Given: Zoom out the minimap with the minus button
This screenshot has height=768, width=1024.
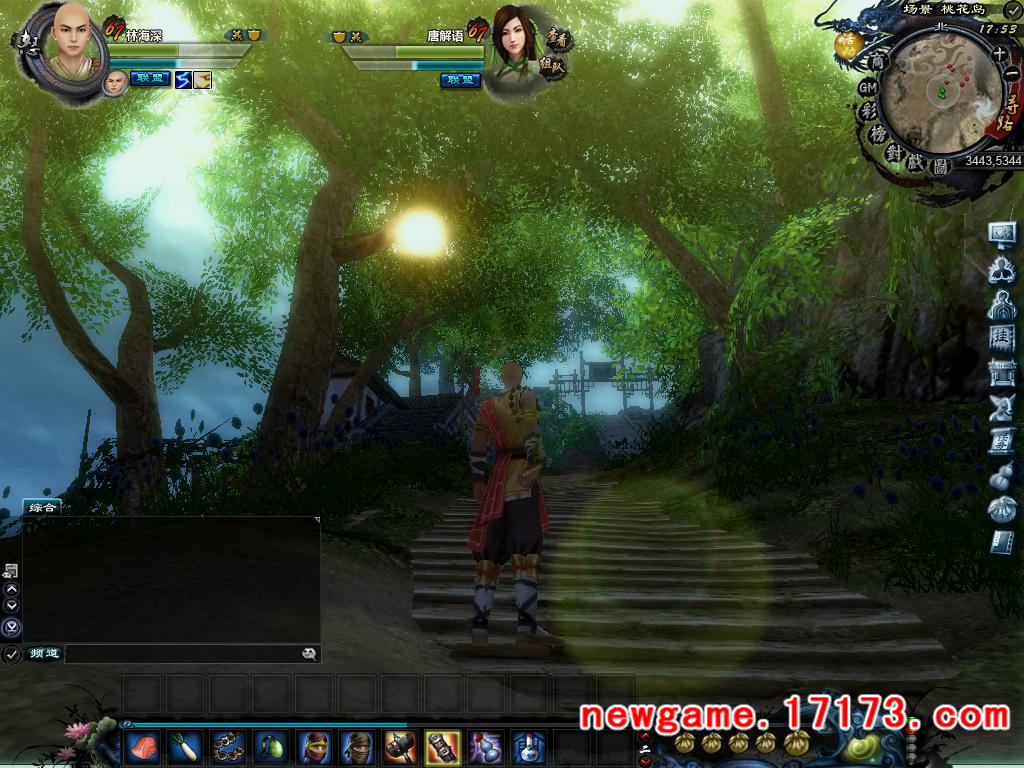Looking at the screenshot, I should [1012, 74].
